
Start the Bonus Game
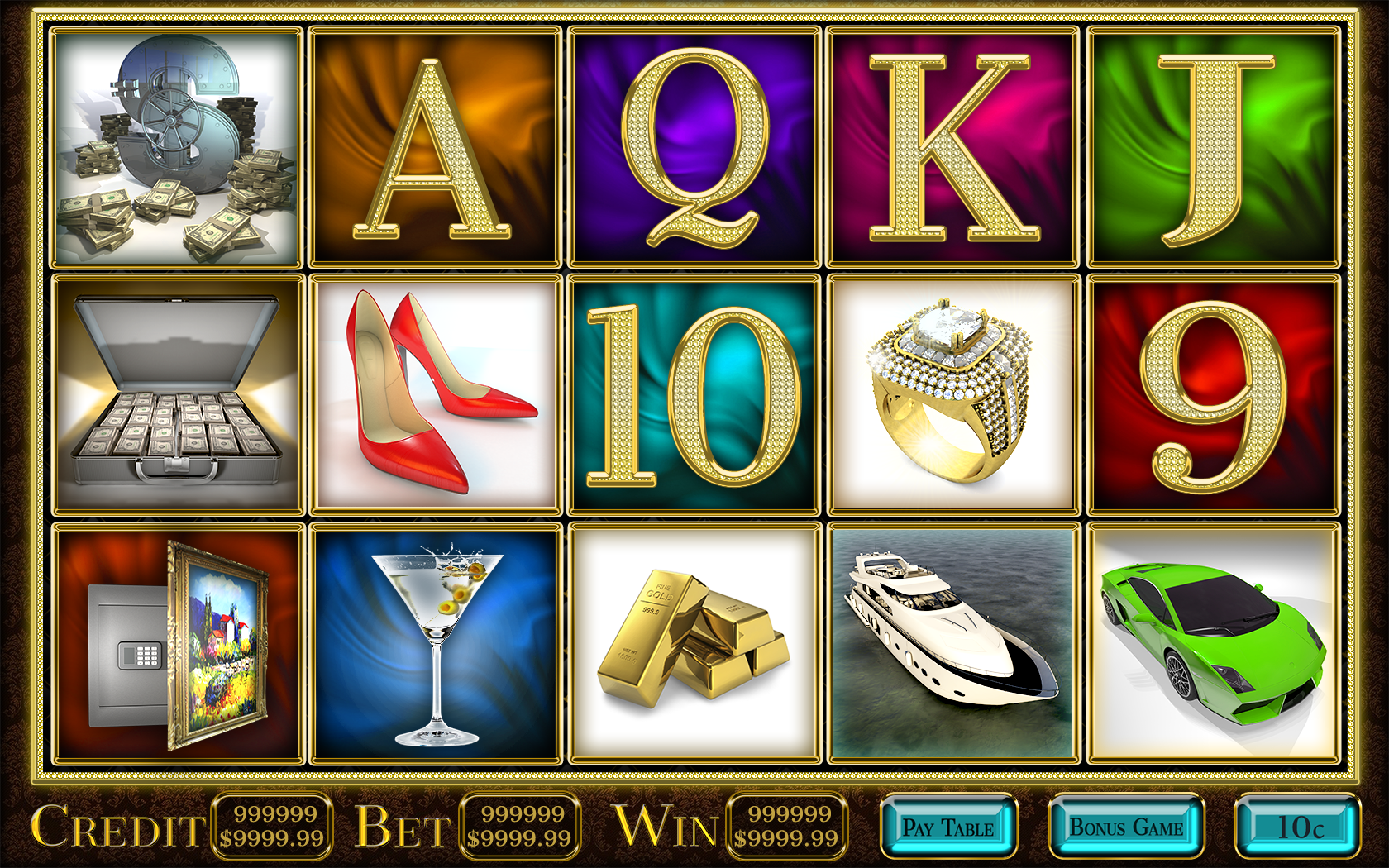click(1126, 827)
